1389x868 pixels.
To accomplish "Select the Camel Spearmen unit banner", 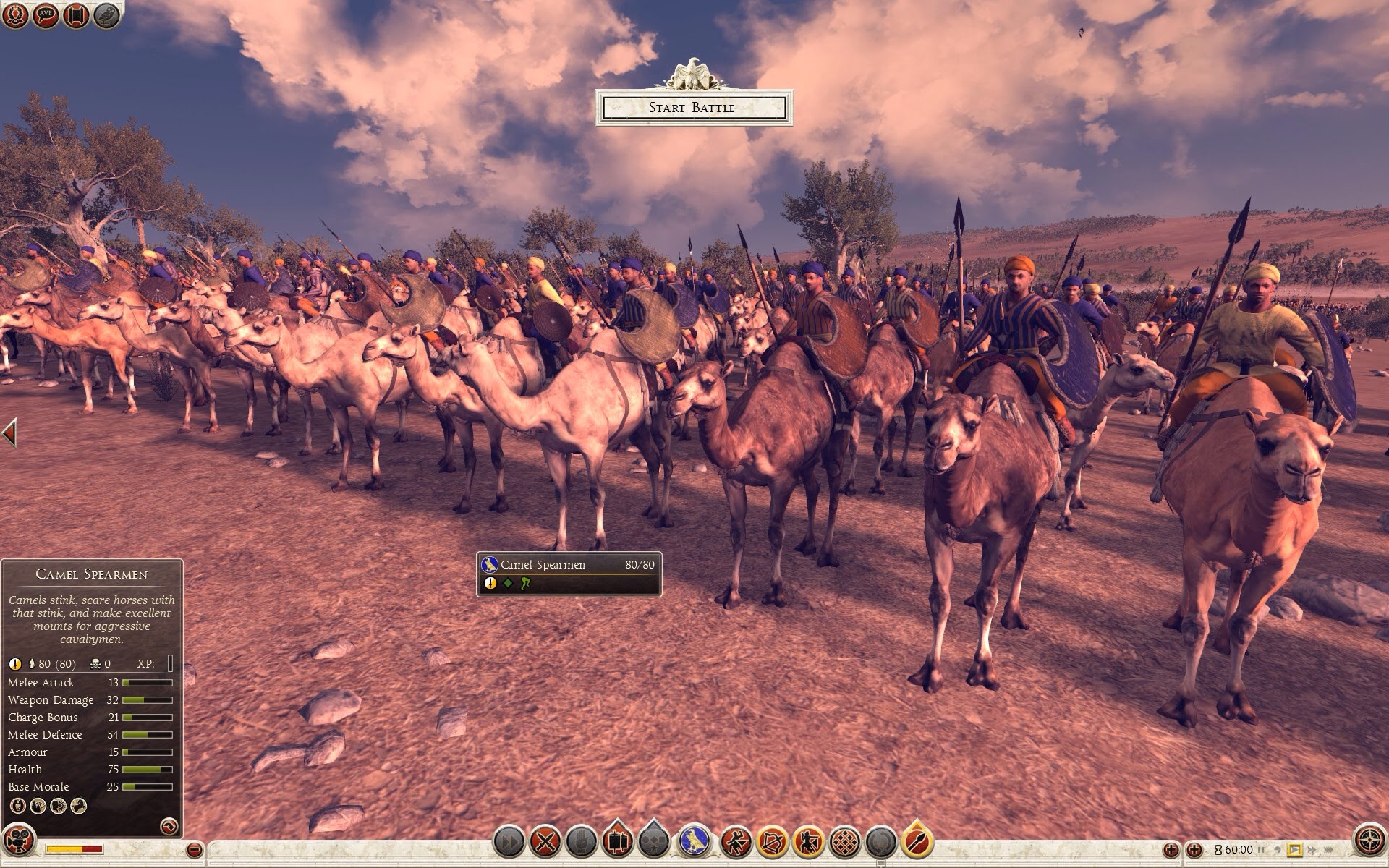I will (569, 574).
